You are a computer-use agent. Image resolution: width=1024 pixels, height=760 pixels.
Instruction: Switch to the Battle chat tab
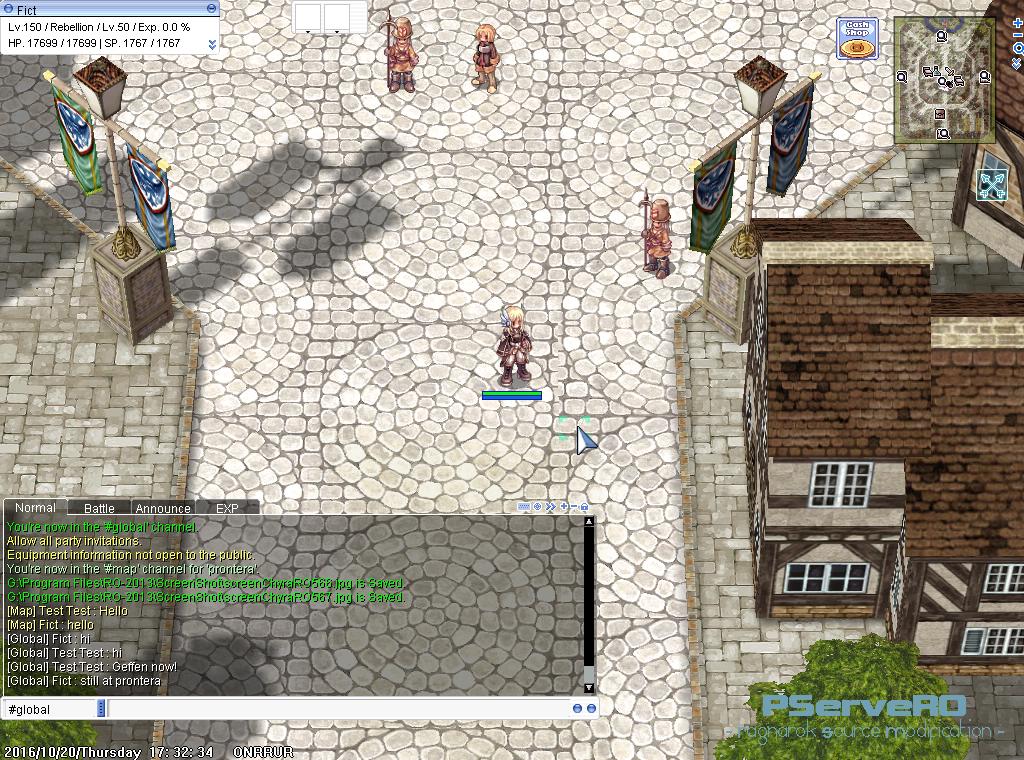tap(99, 508)
